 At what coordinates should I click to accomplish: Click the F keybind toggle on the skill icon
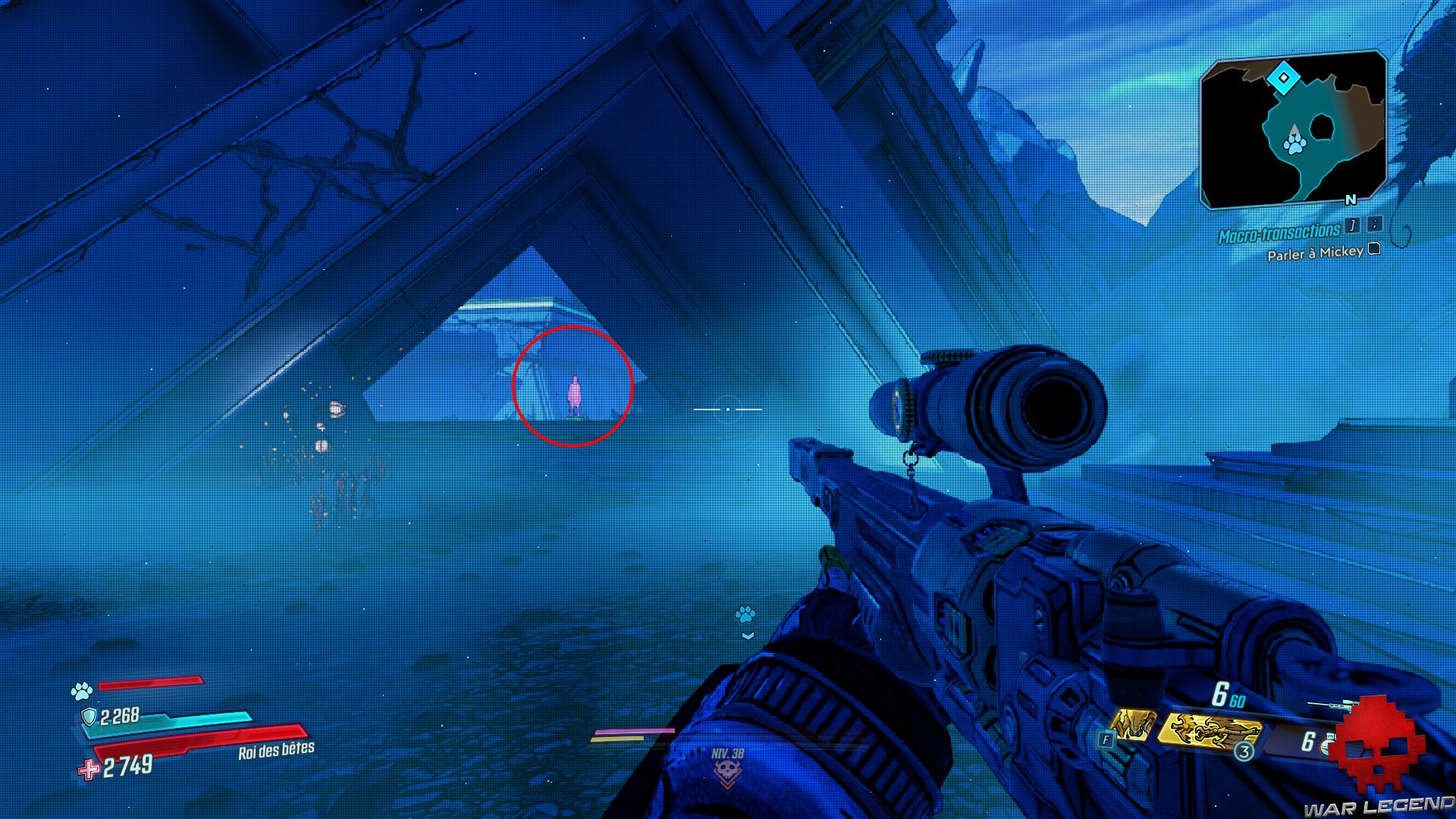1106,739
